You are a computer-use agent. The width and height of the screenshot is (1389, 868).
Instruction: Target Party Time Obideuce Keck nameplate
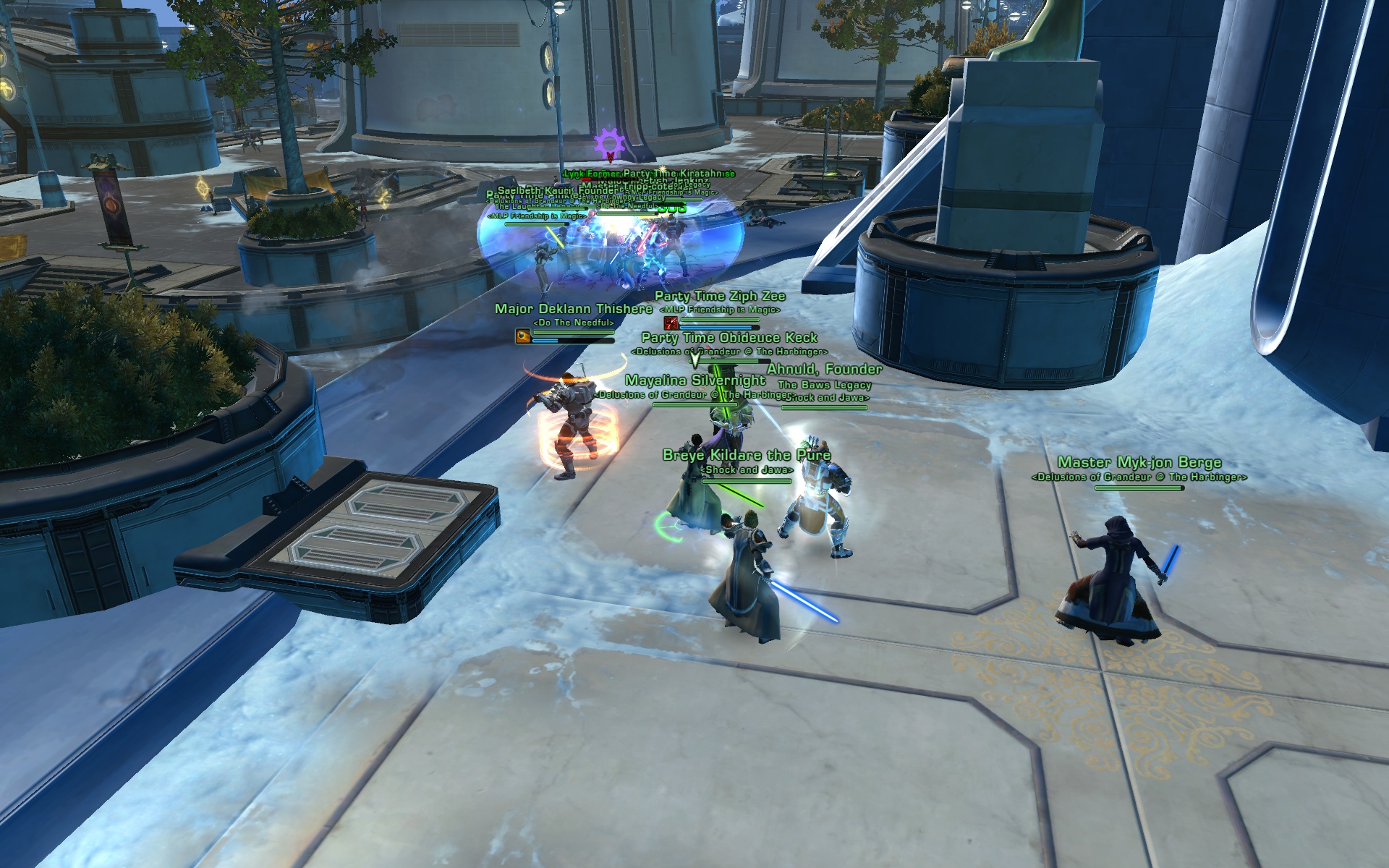click(729, 338)
